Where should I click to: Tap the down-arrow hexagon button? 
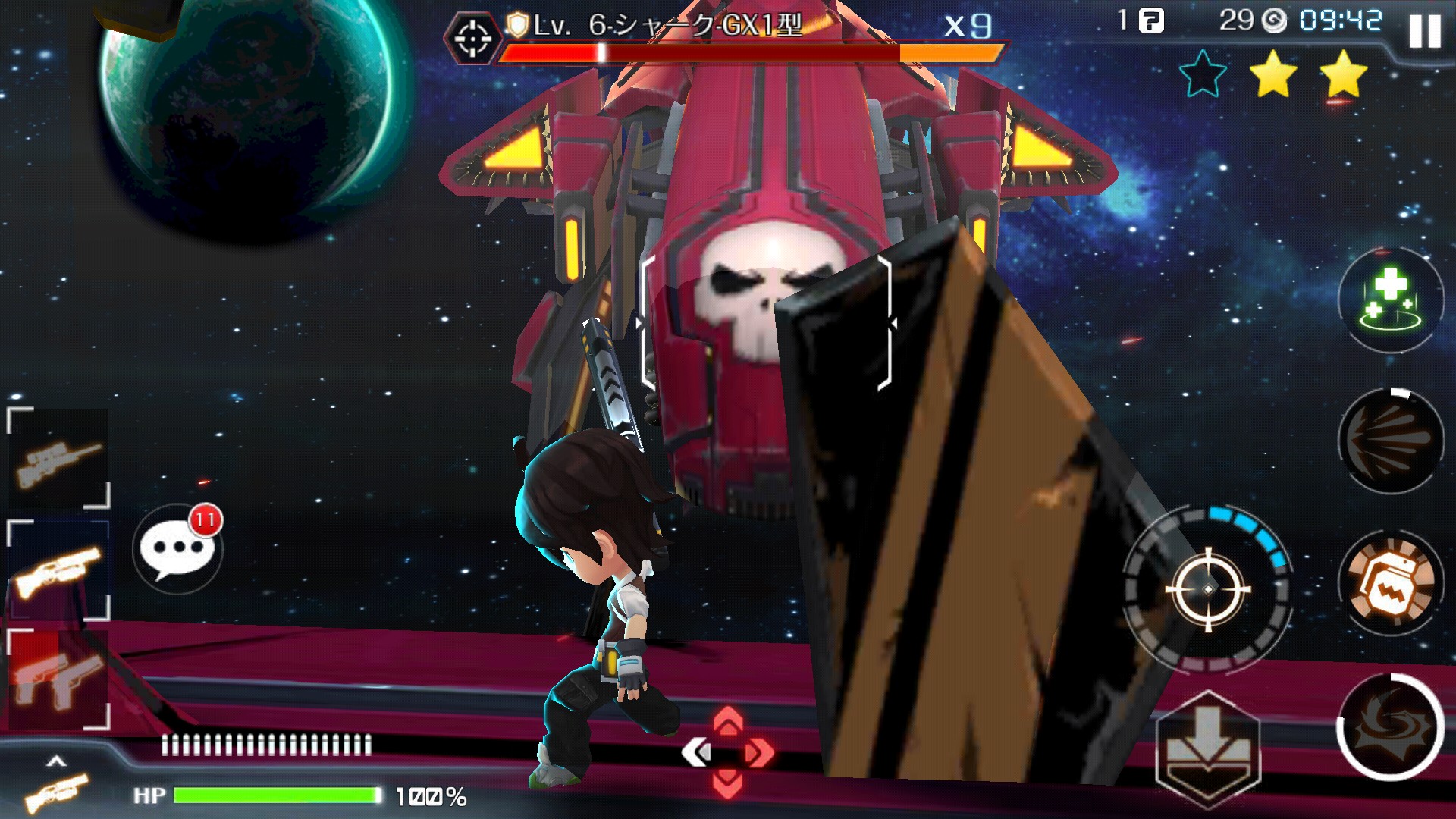coord(1207,748)
